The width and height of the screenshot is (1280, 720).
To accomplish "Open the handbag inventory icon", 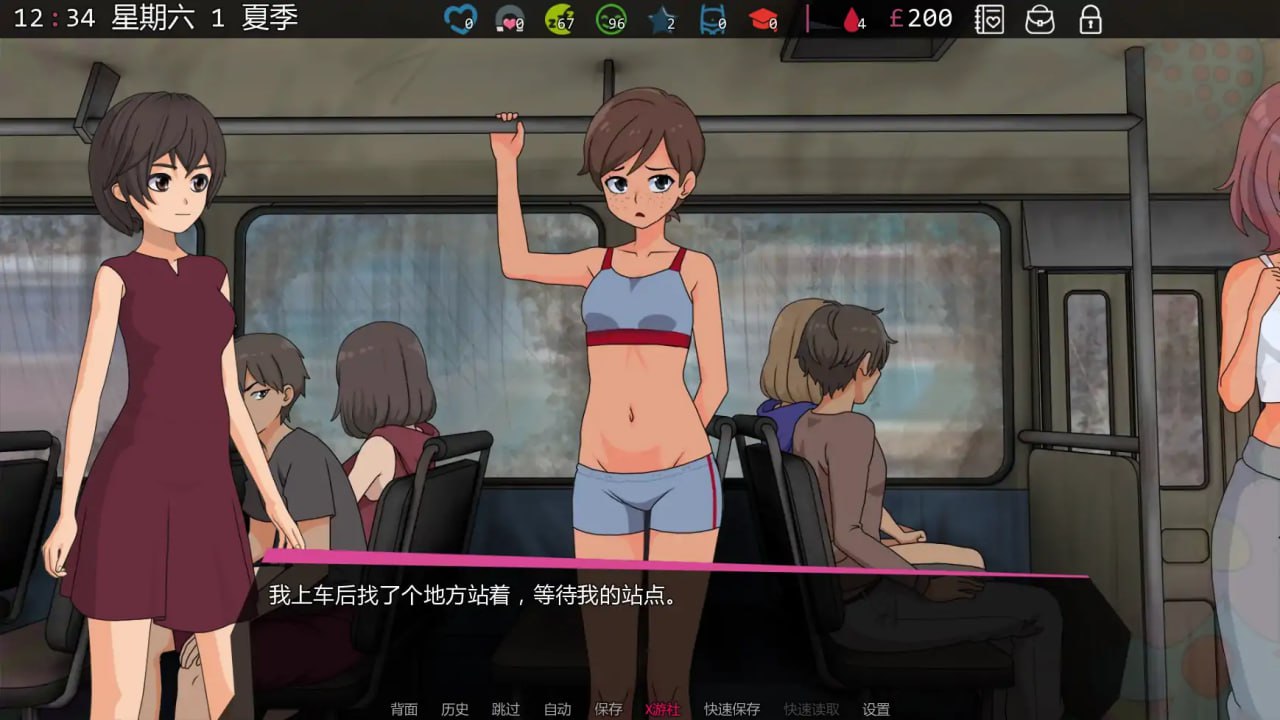I will tap(1041, 19).
